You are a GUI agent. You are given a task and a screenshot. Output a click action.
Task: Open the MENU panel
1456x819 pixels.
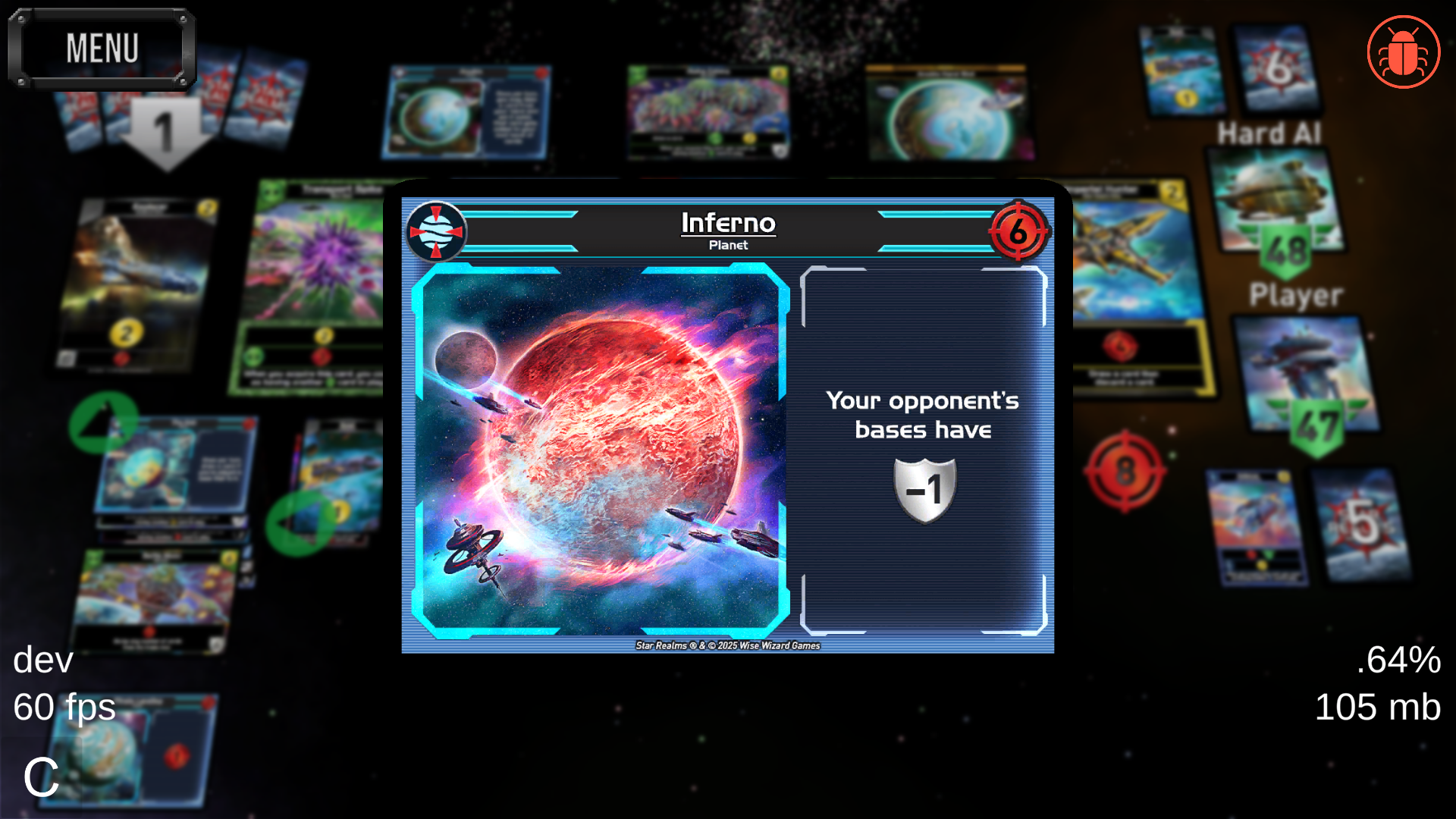(x=102, y=49)
